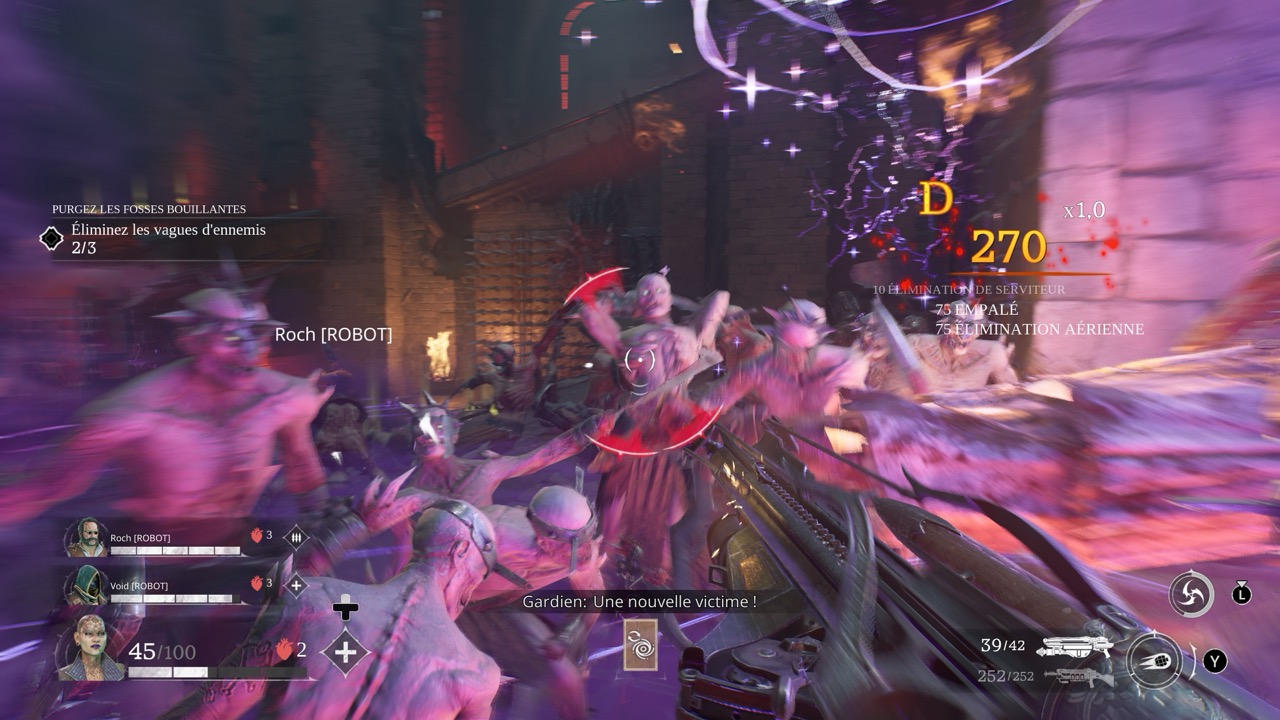Screen dimensions: 1280x720
Task: Click Void's hooded teammate portrait
Action: [86, 586]
